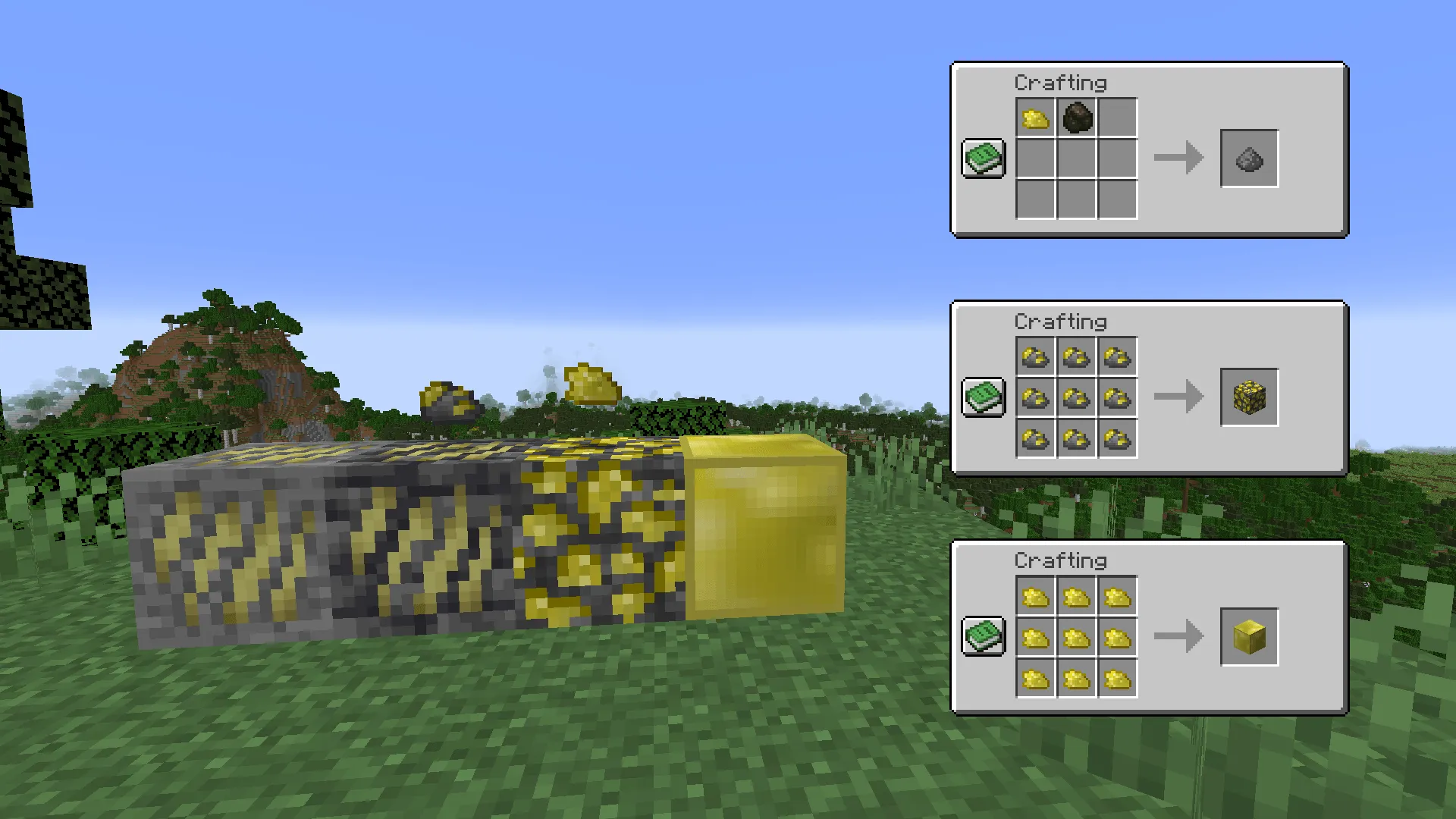This screenshot has width=1456, height=819.
Task: Click the top-left raw gold in the middle grid
Action: (x=1036, y=357)
